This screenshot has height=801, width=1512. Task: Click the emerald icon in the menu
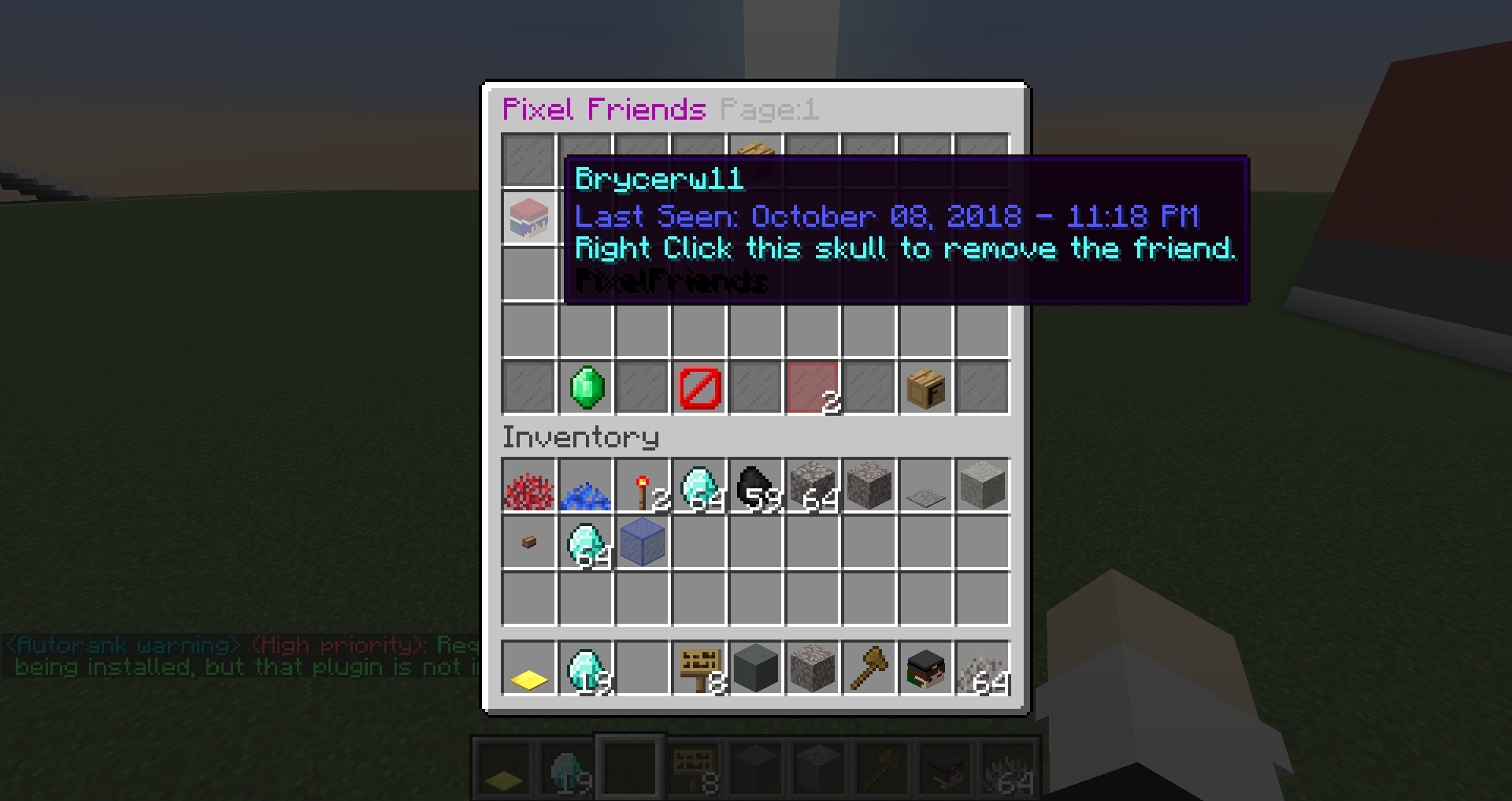[x=586, y=387]
